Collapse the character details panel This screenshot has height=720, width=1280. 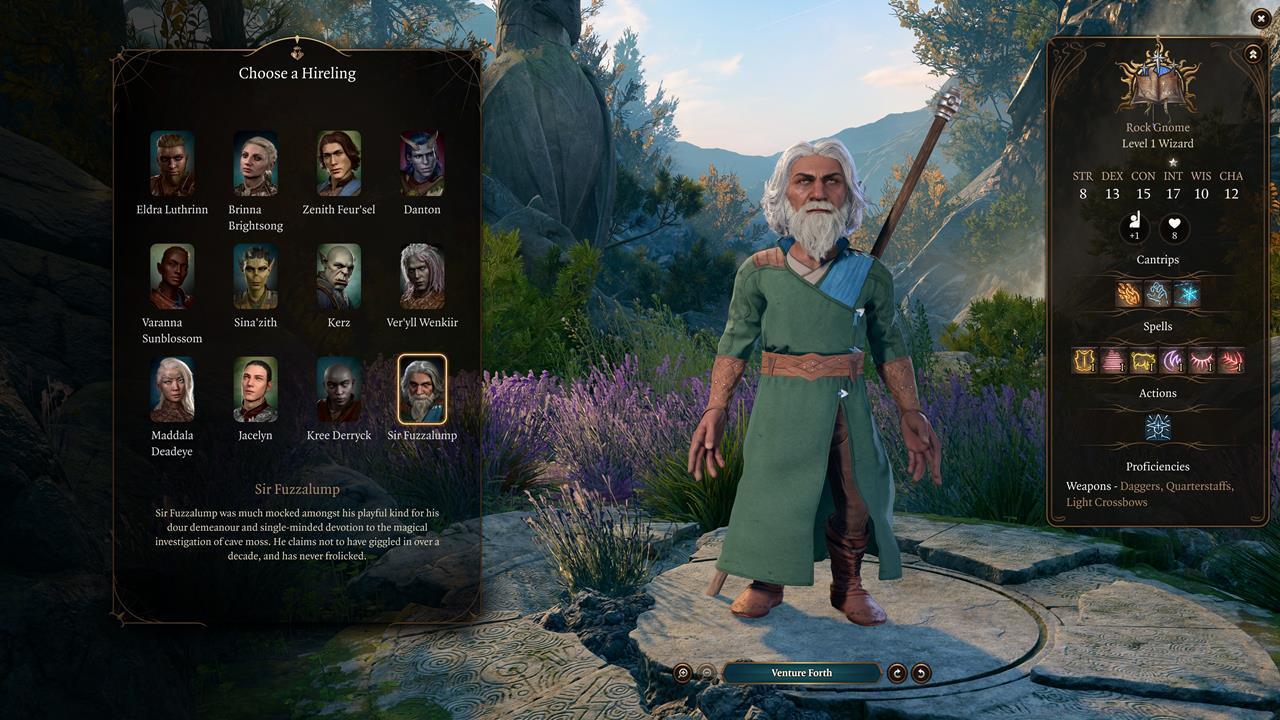click(x=1252, y=54)
